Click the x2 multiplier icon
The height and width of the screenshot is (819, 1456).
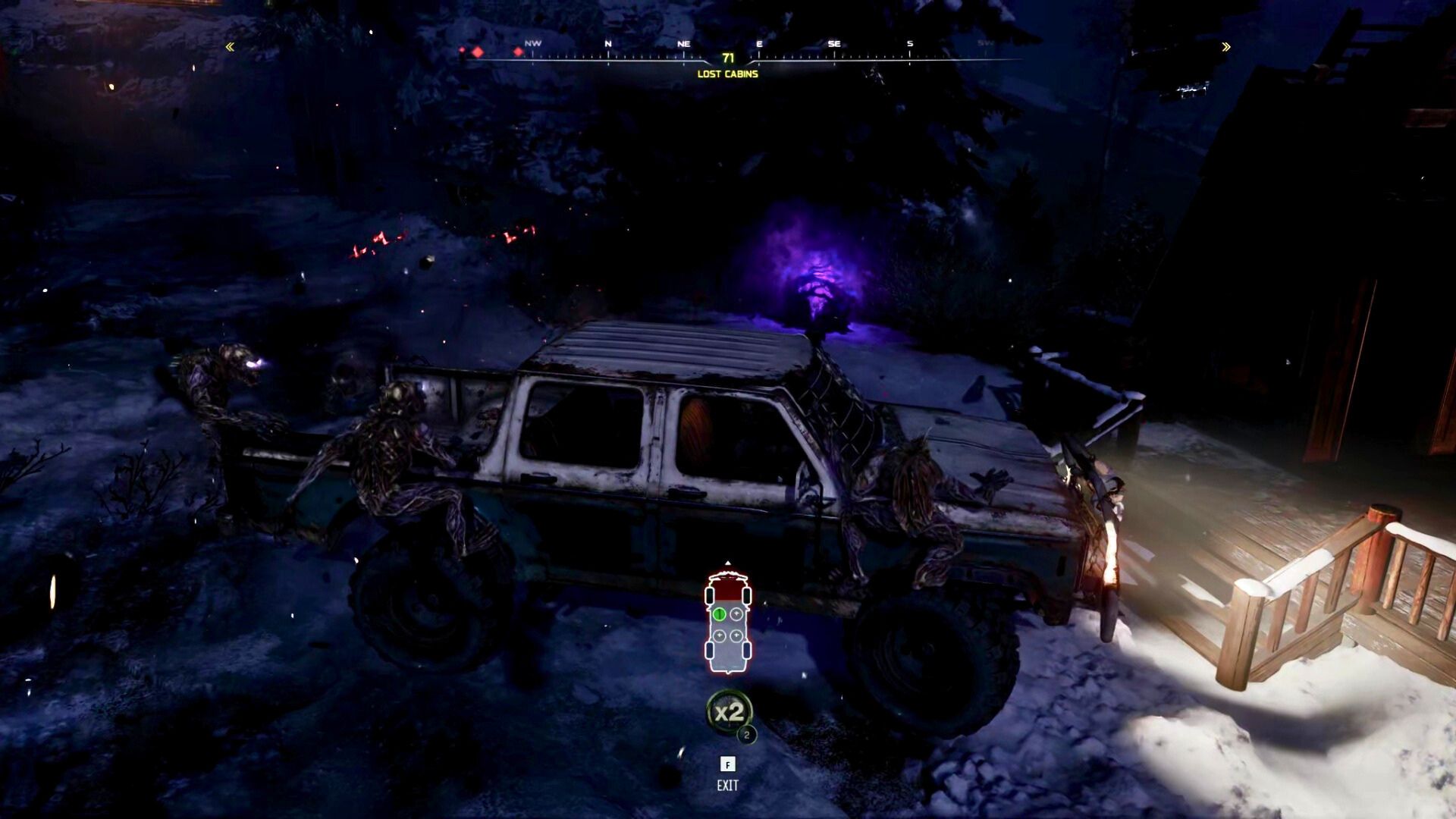pos(730,711)
